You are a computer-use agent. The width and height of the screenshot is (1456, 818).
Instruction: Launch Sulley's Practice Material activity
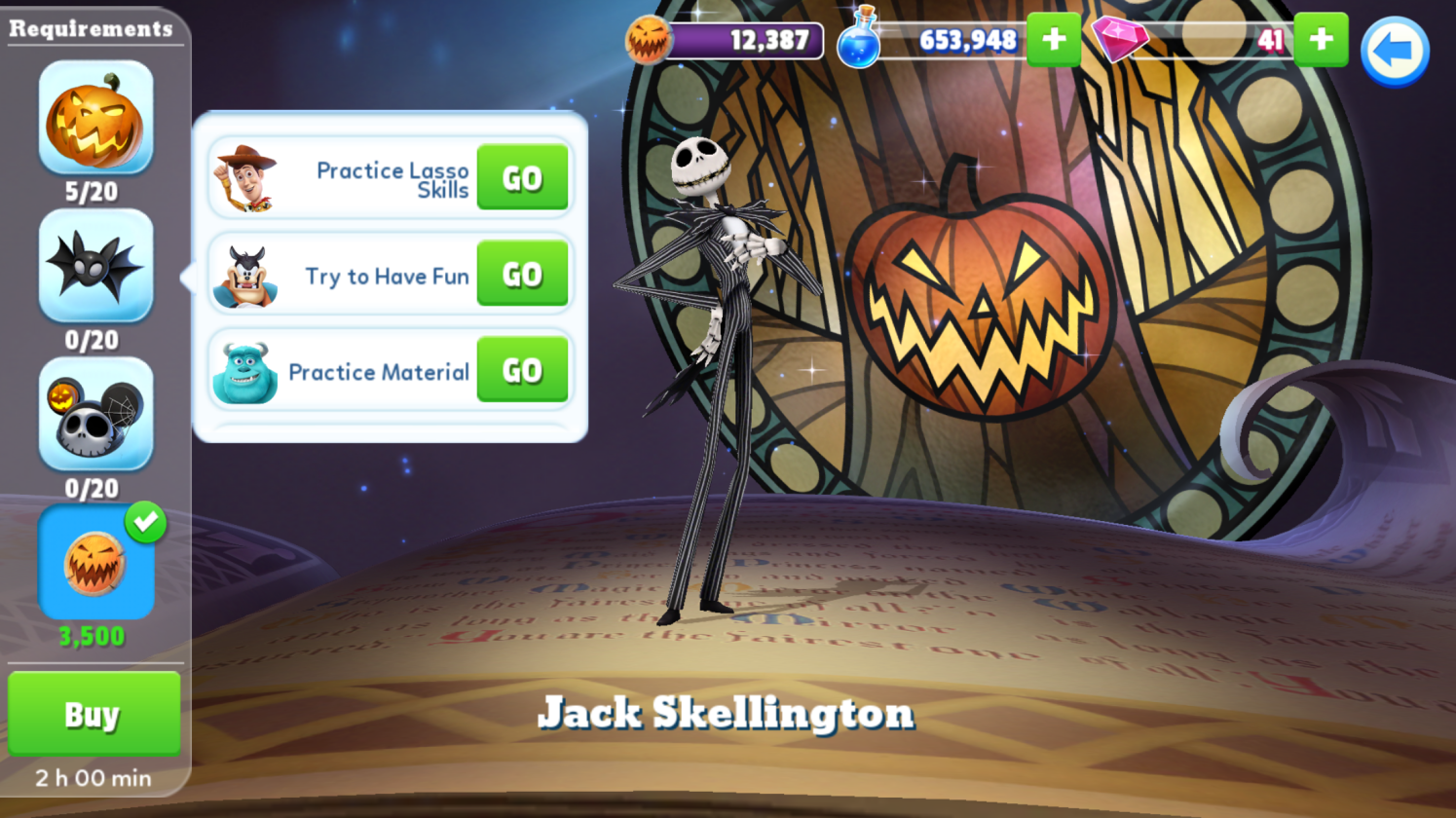pyautogui.click(x=522, y=370)
